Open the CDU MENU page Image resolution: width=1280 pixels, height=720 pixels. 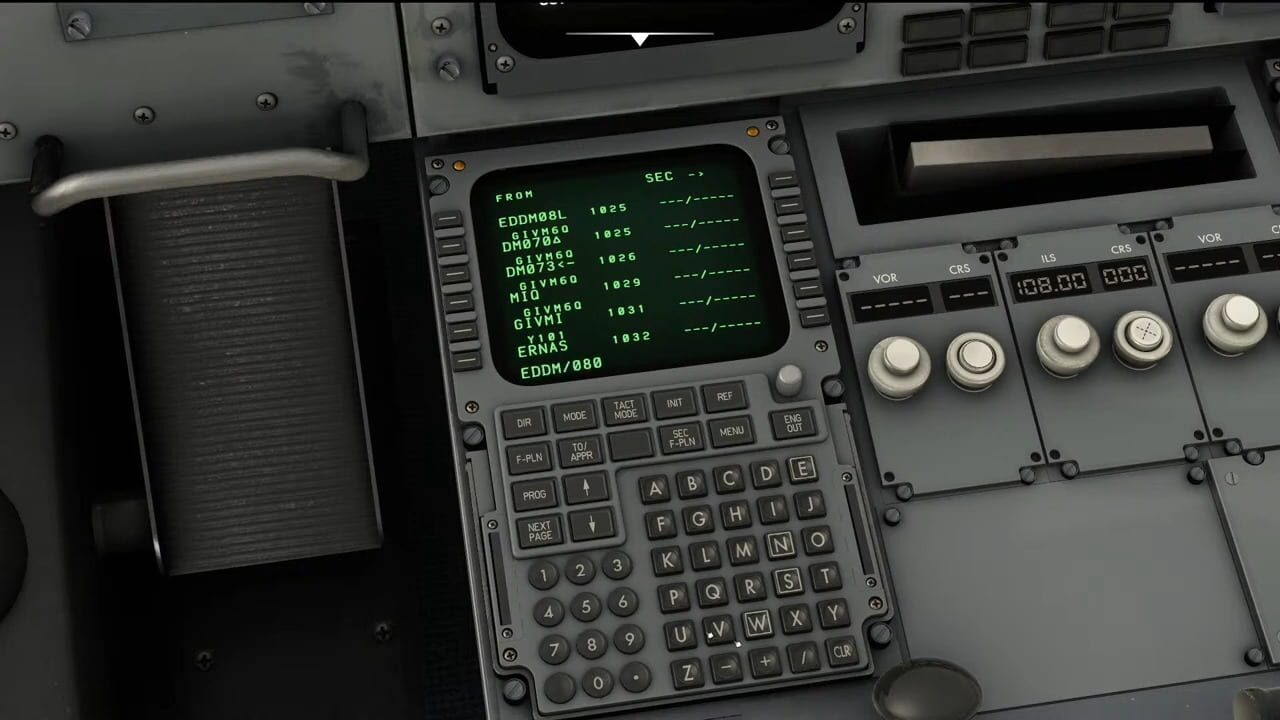(731, 432)
